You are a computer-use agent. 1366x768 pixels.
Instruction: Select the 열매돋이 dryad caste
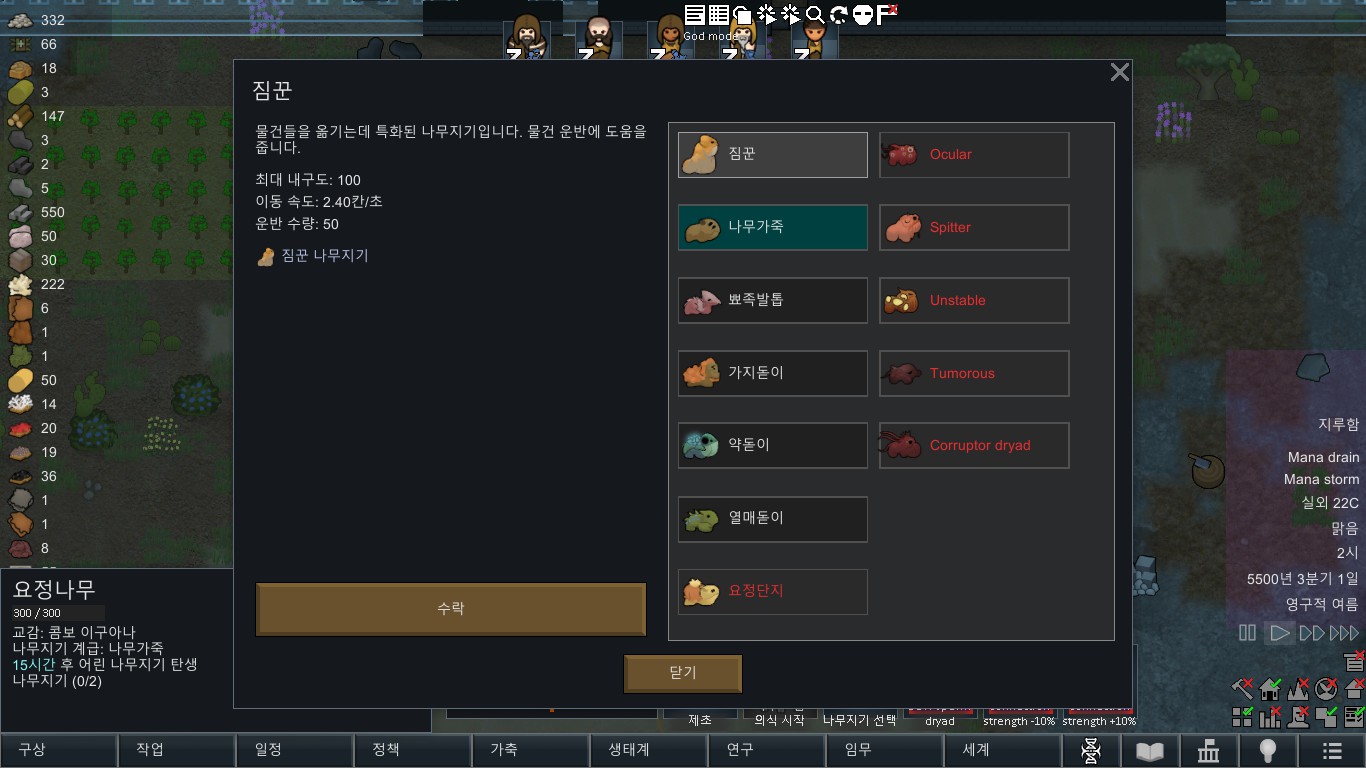click(x=773, y=518)
